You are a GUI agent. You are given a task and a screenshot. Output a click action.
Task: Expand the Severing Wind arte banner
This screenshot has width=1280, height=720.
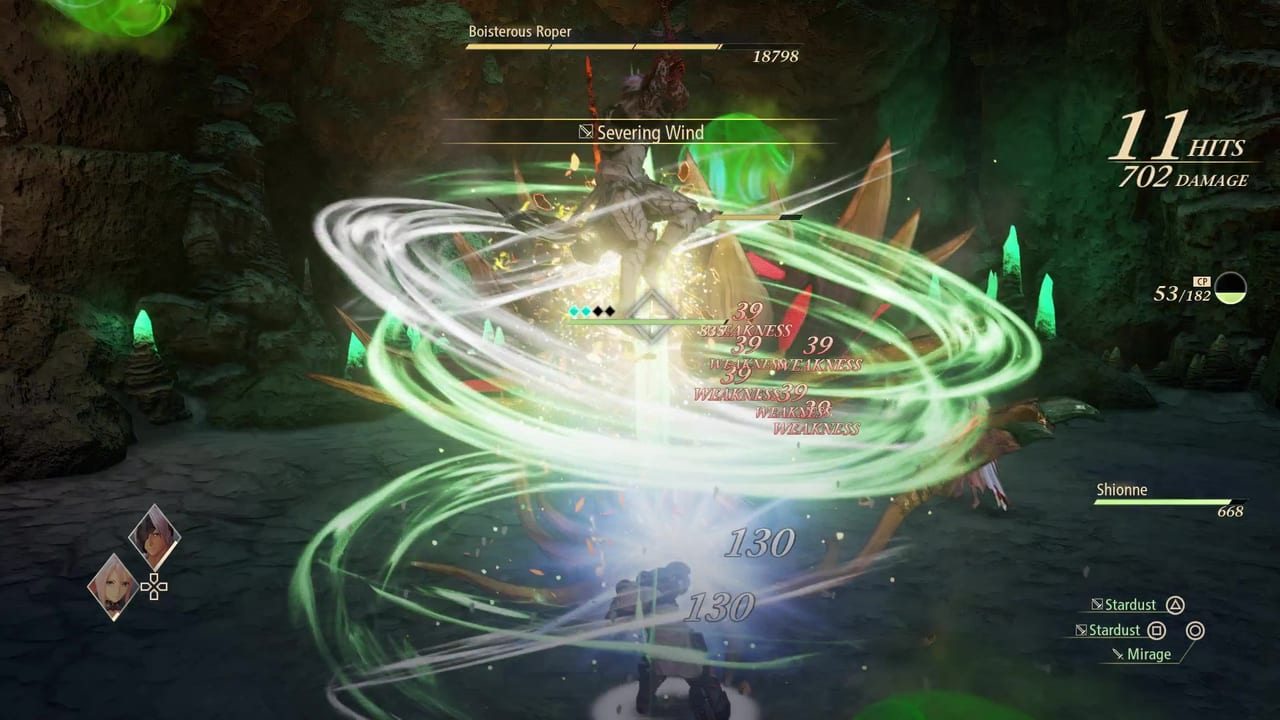click(x=650, y=132)
